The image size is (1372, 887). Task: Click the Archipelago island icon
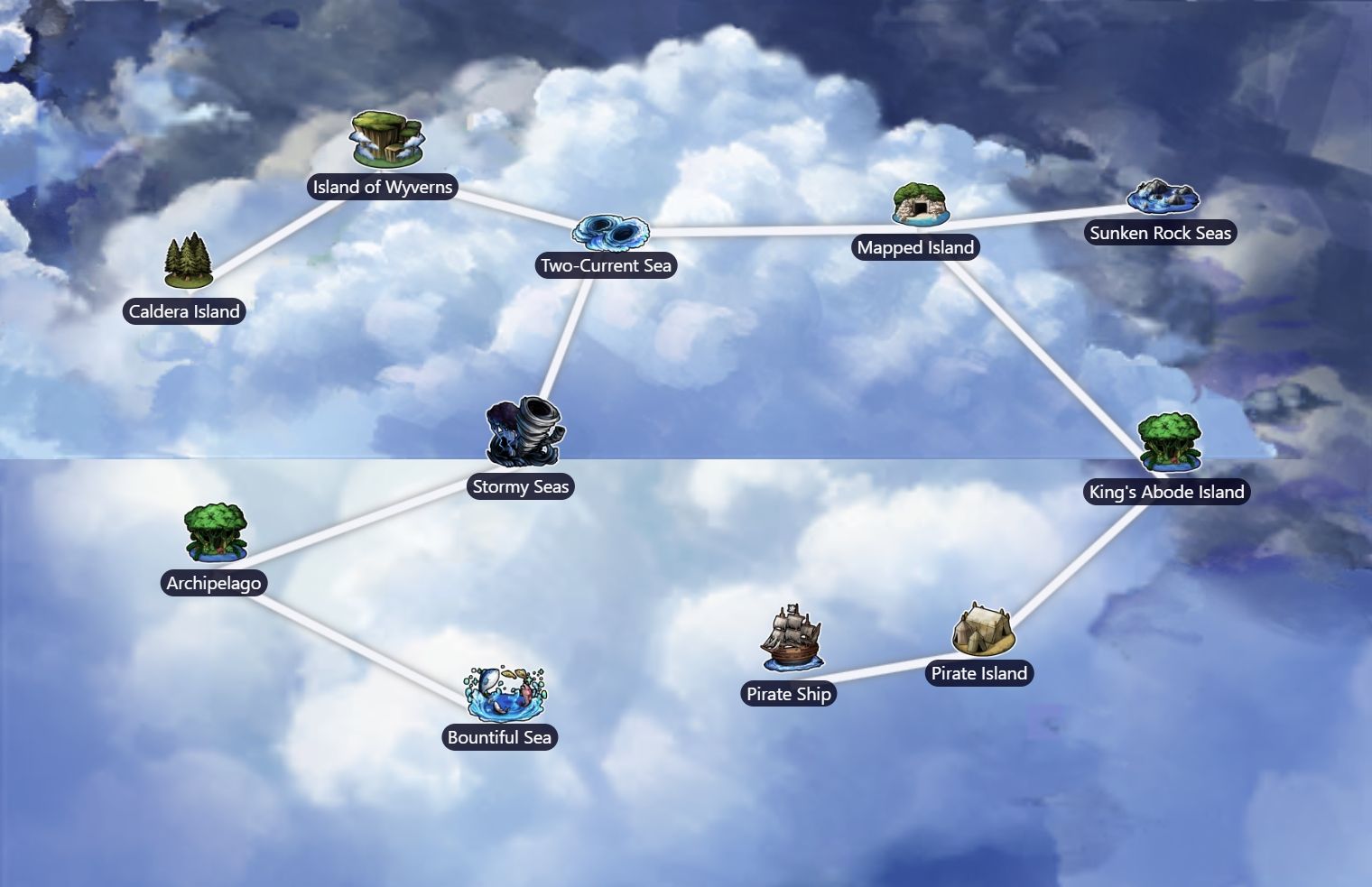click(214, 534)
